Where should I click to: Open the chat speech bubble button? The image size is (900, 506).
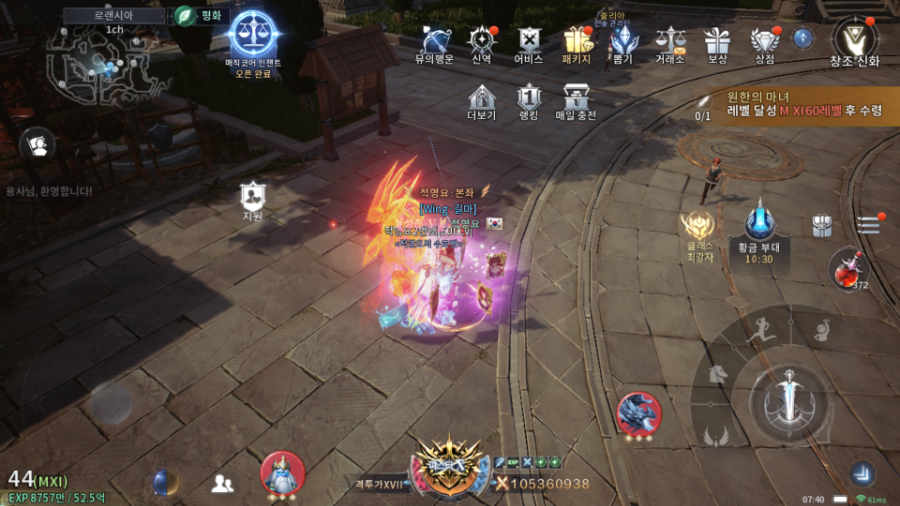click(x=37, y=145)
